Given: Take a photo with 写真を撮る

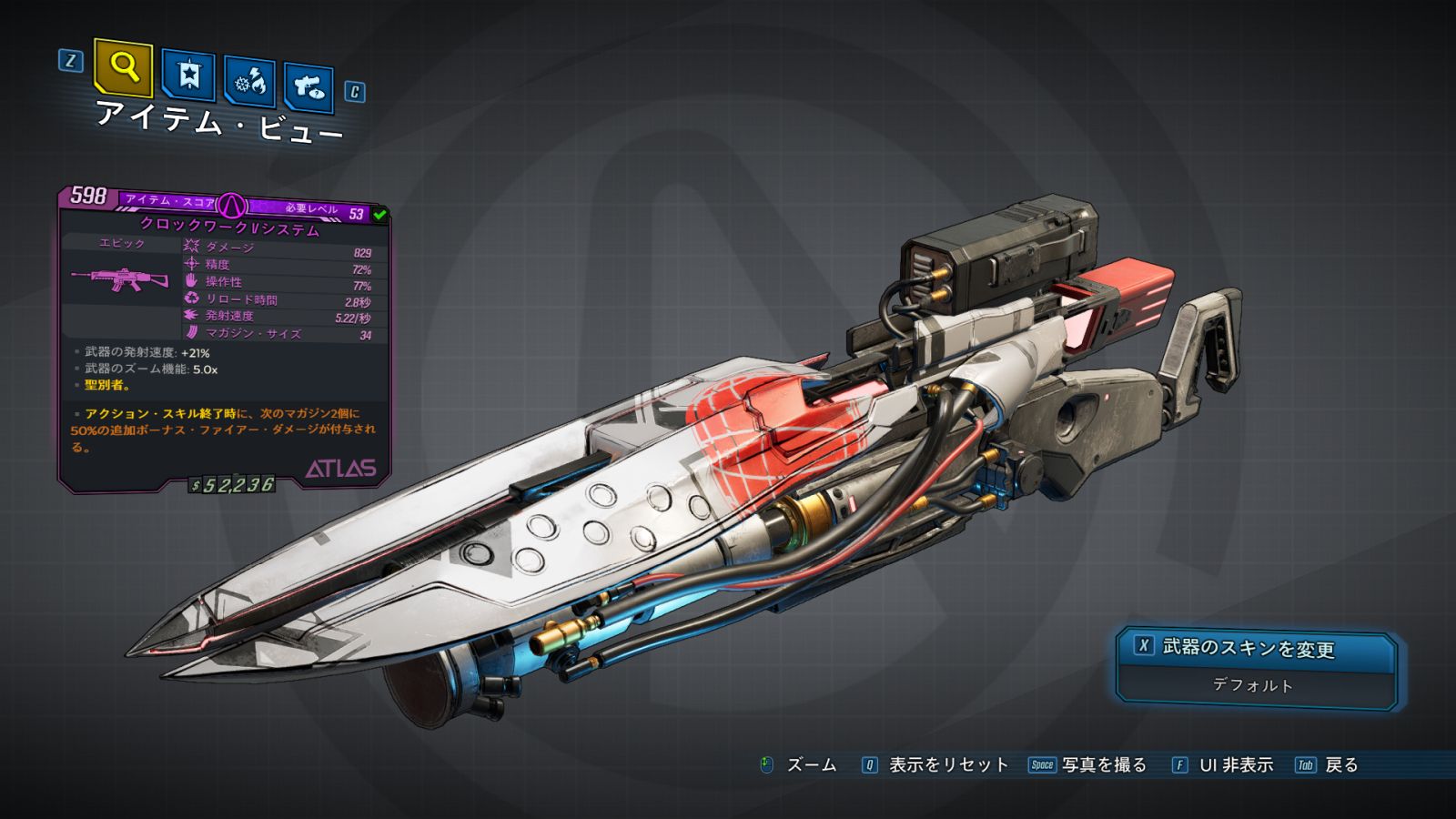Looking at the screenshot, I should click(x=1103, y=765).
